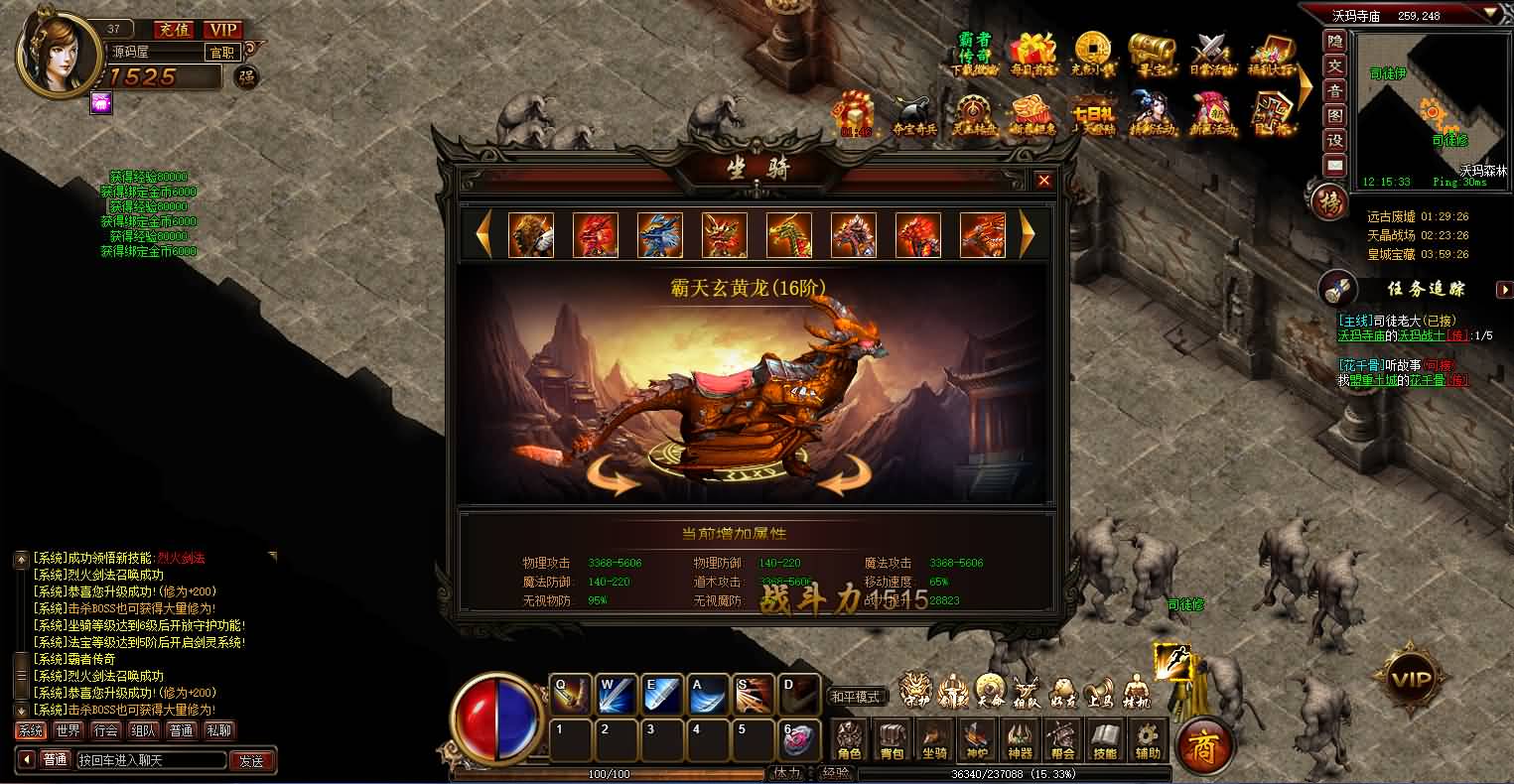
Task: Toggle the 和平模式 attack mode
Action: click(856, 697)
